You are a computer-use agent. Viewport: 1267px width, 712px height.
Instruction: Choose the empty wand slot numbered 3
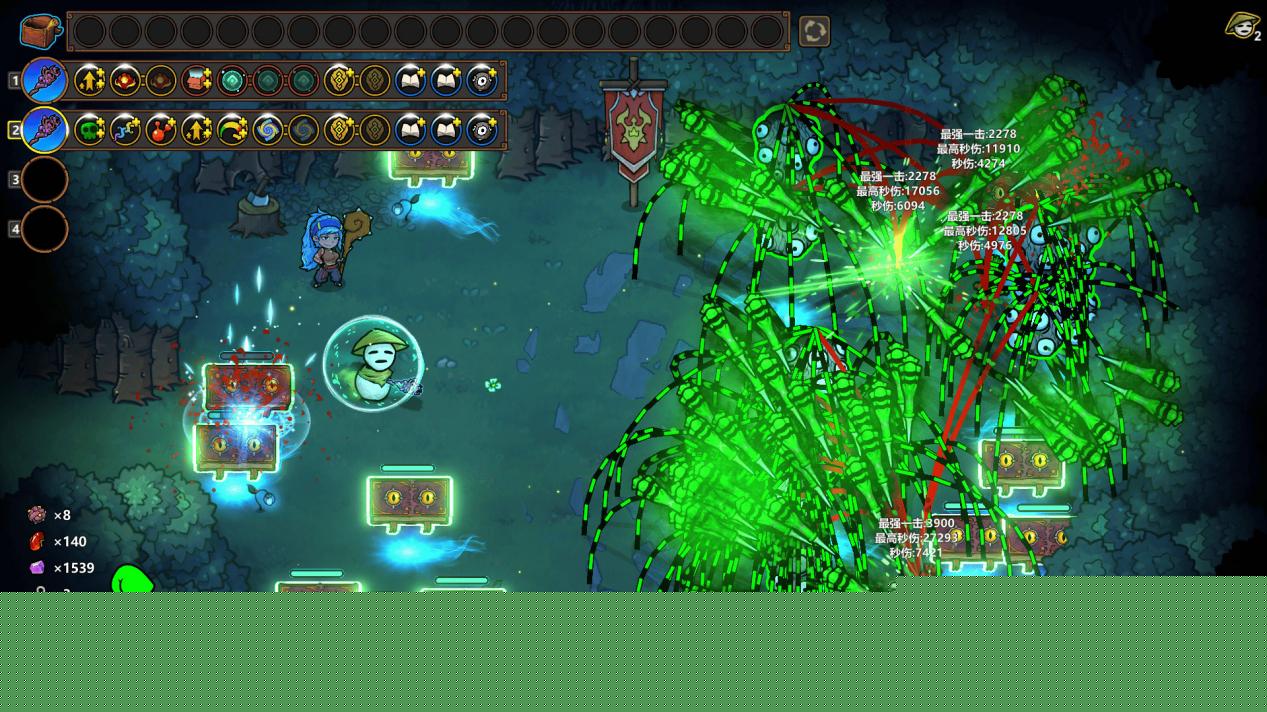pos(45,180)
